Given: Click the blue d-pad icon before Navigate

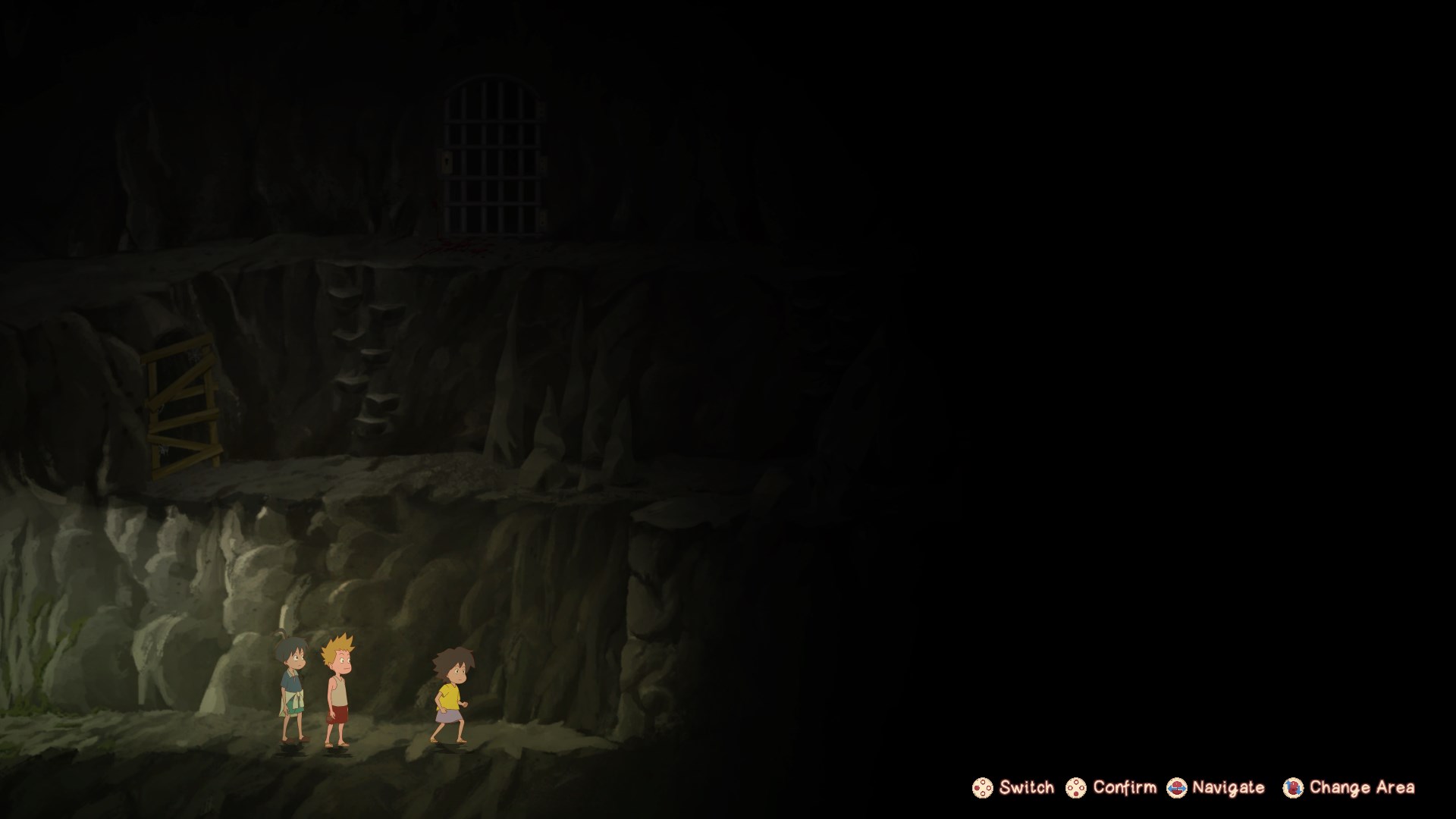Looking at the screenshot, I should [x=1177, y=787].
